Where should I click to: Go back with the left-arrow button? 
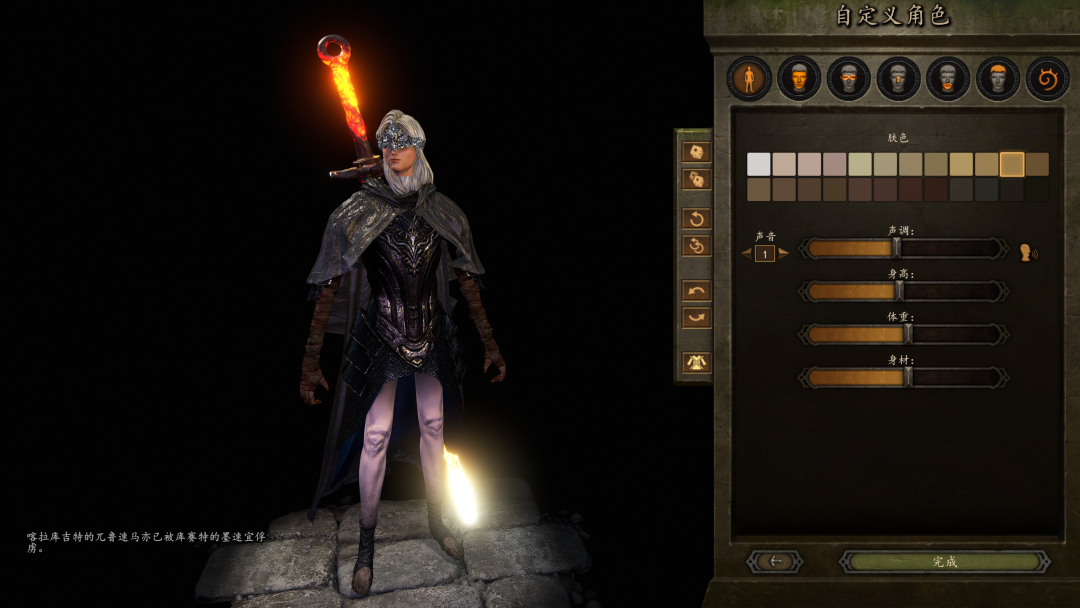[x=774, y=562]
